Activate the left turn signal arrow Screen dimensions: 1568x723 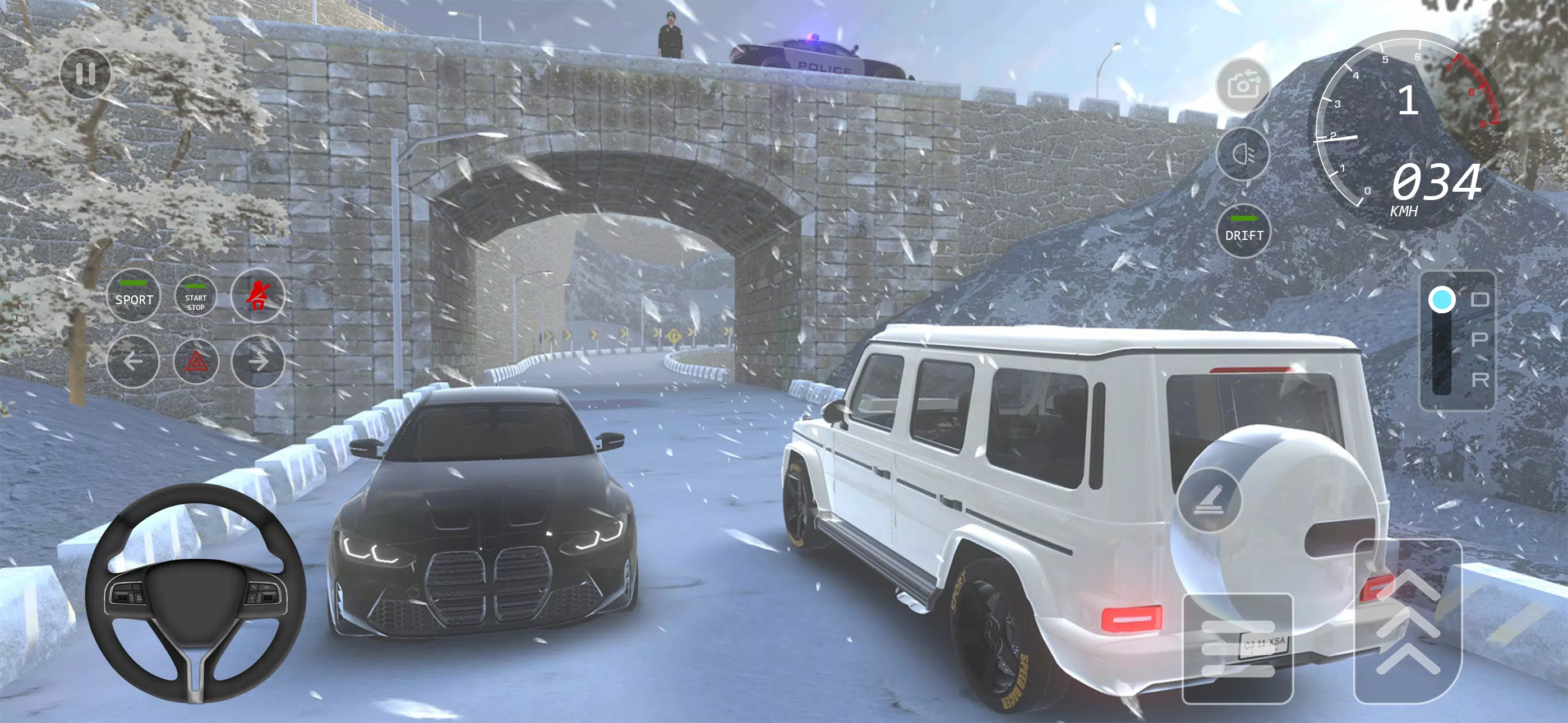134,361
